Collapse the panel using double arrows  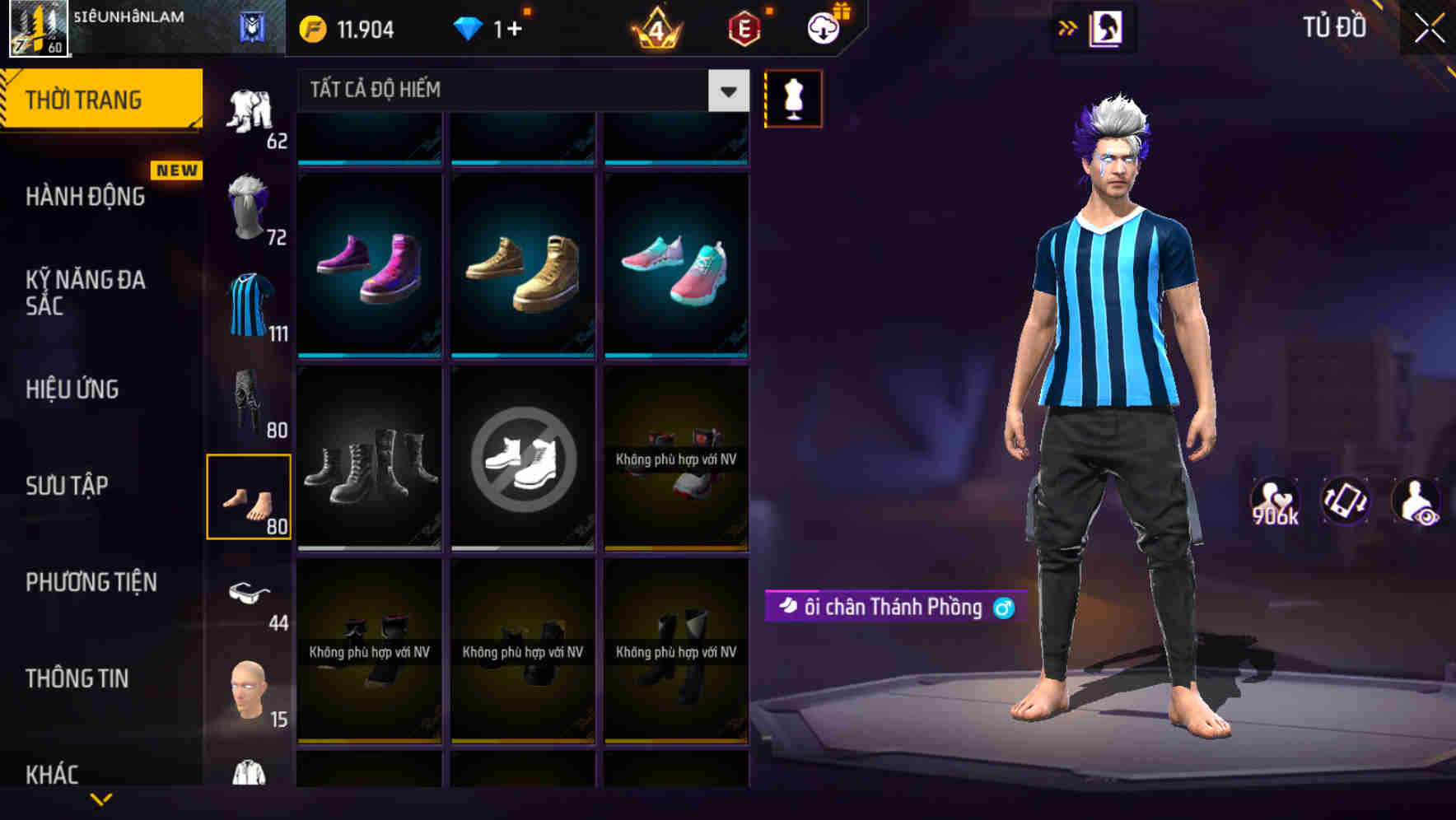point(1069,27)
